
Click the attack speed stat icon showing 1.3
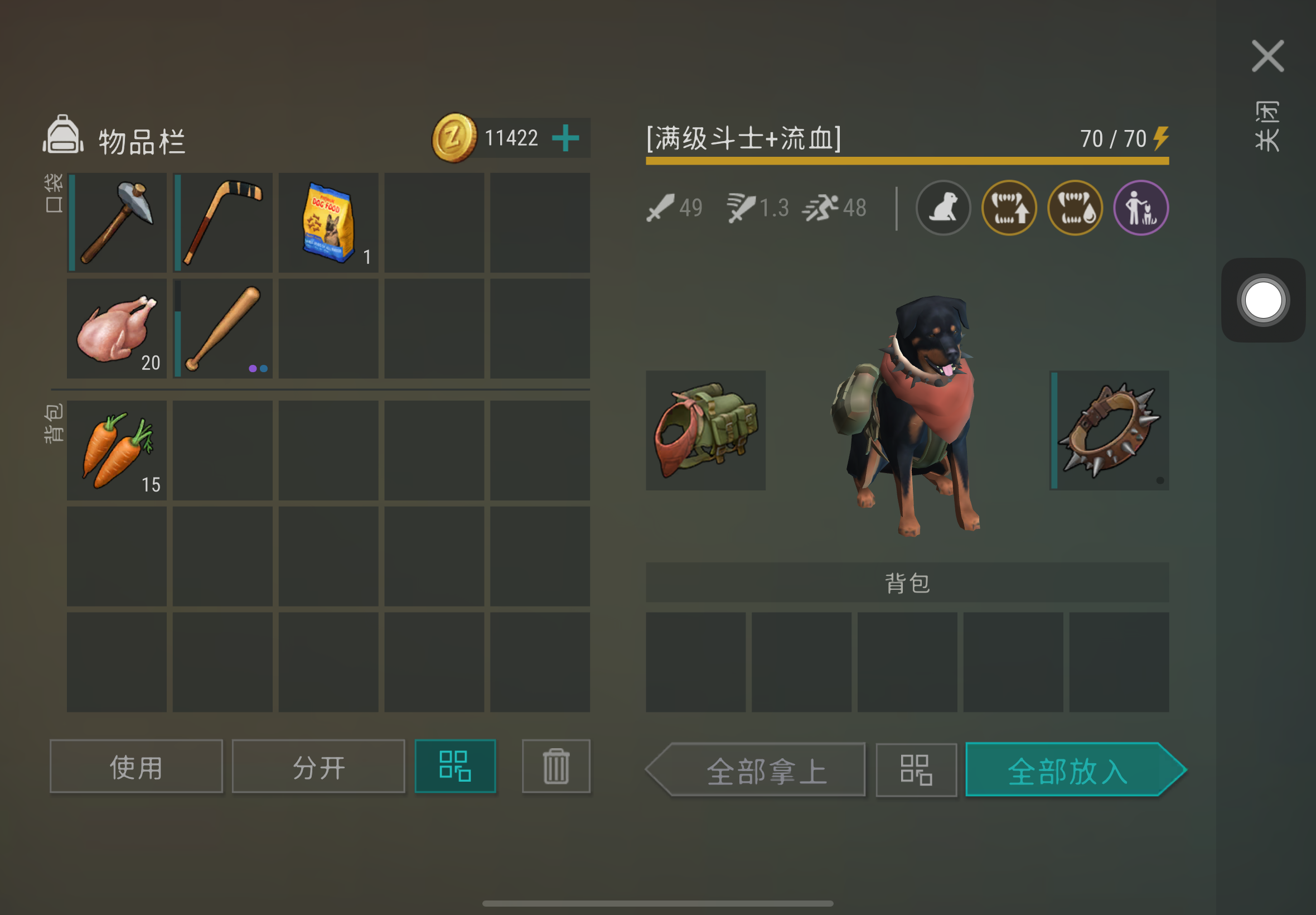tap(743, 208)
